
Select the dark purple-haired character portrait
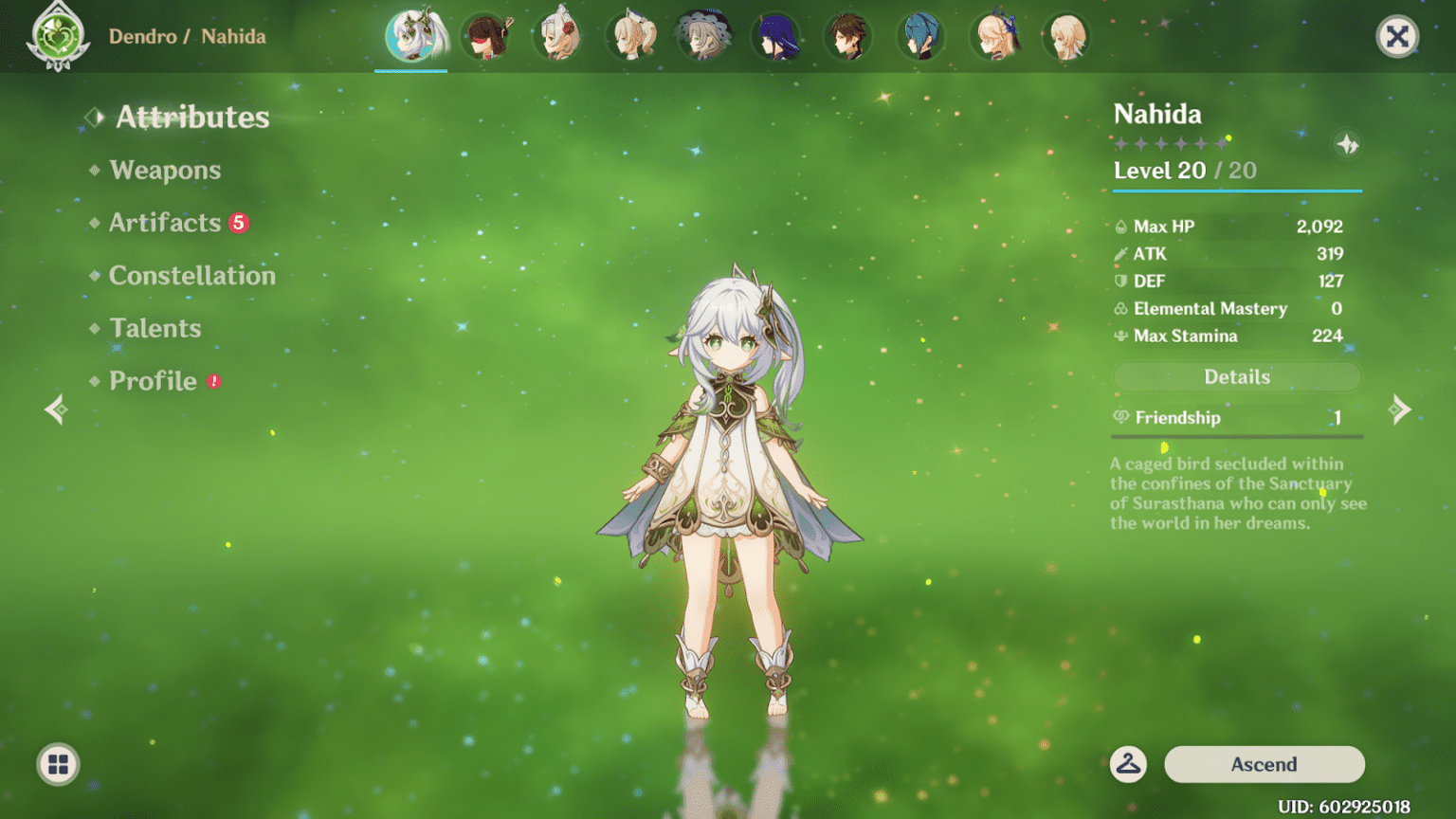point(775,37)
